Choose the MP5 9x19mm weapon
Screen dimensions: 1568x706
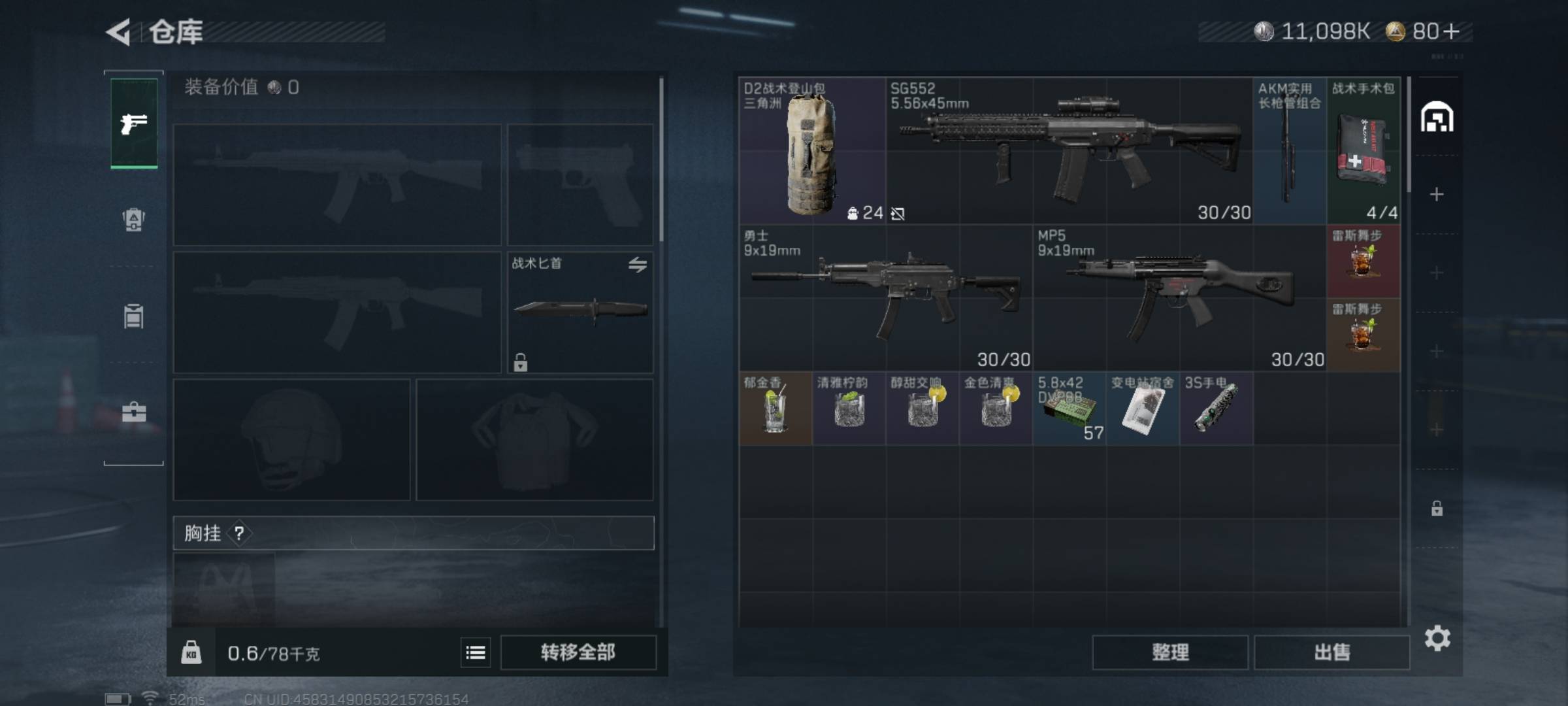coord(1179,298)
